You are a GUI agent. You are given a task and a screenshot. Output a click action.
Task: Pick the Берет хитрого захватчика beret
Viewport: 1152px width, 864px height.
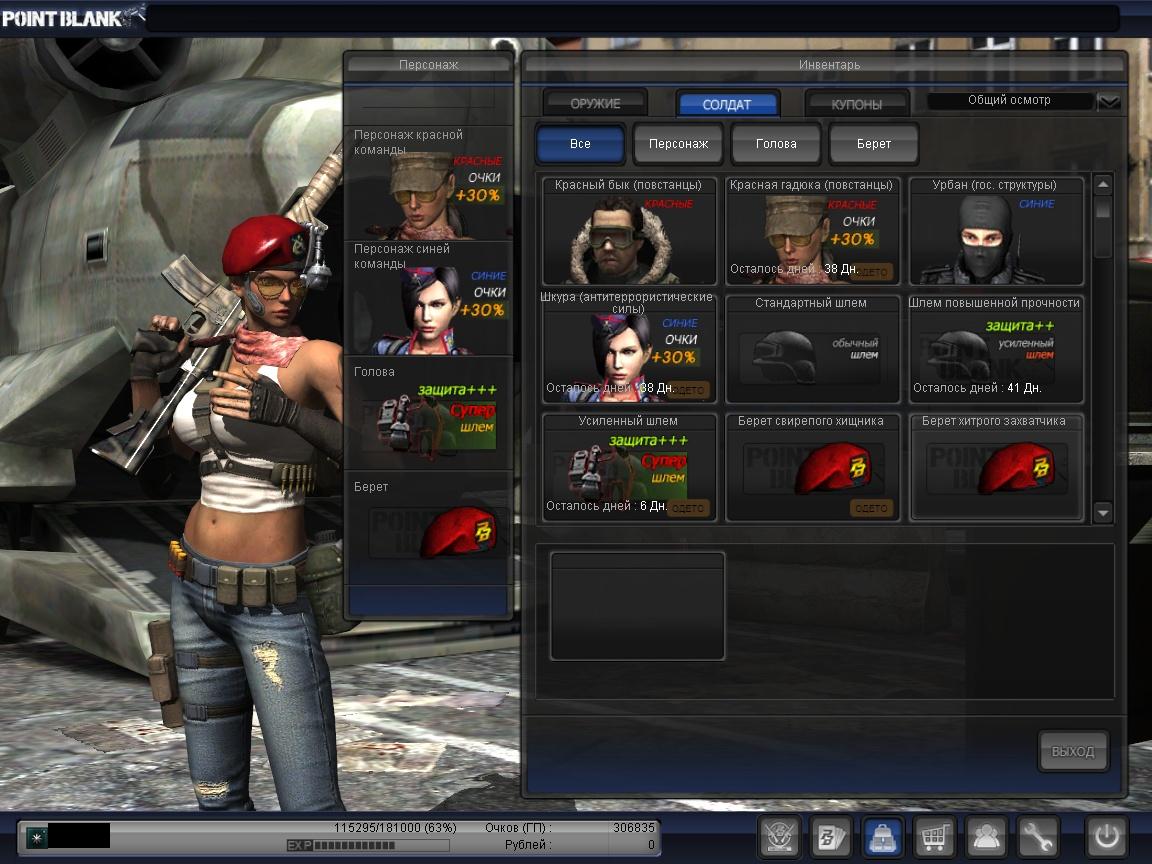pos(996,468)
